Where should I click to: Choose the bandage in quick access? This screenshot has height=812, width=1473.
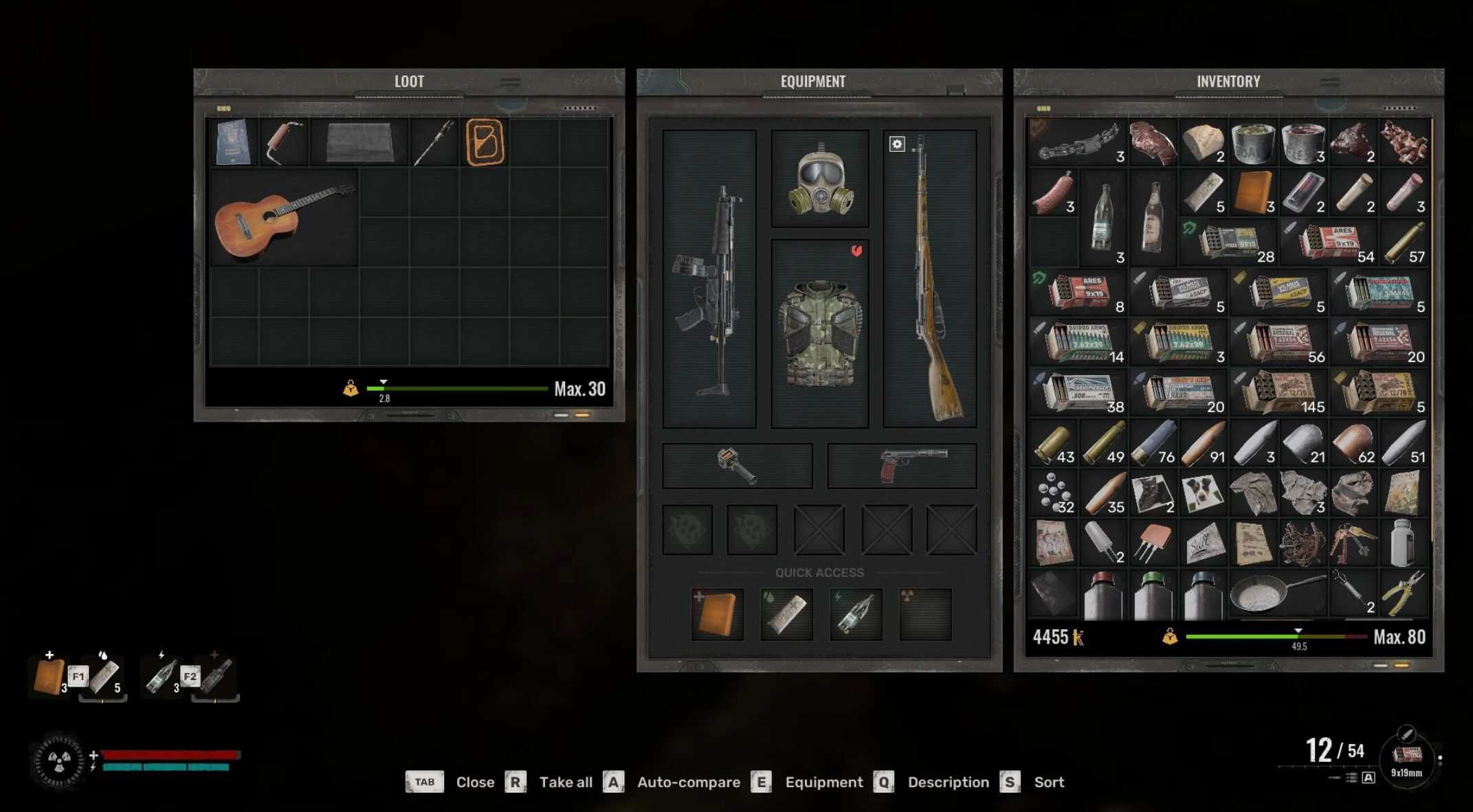787,613
